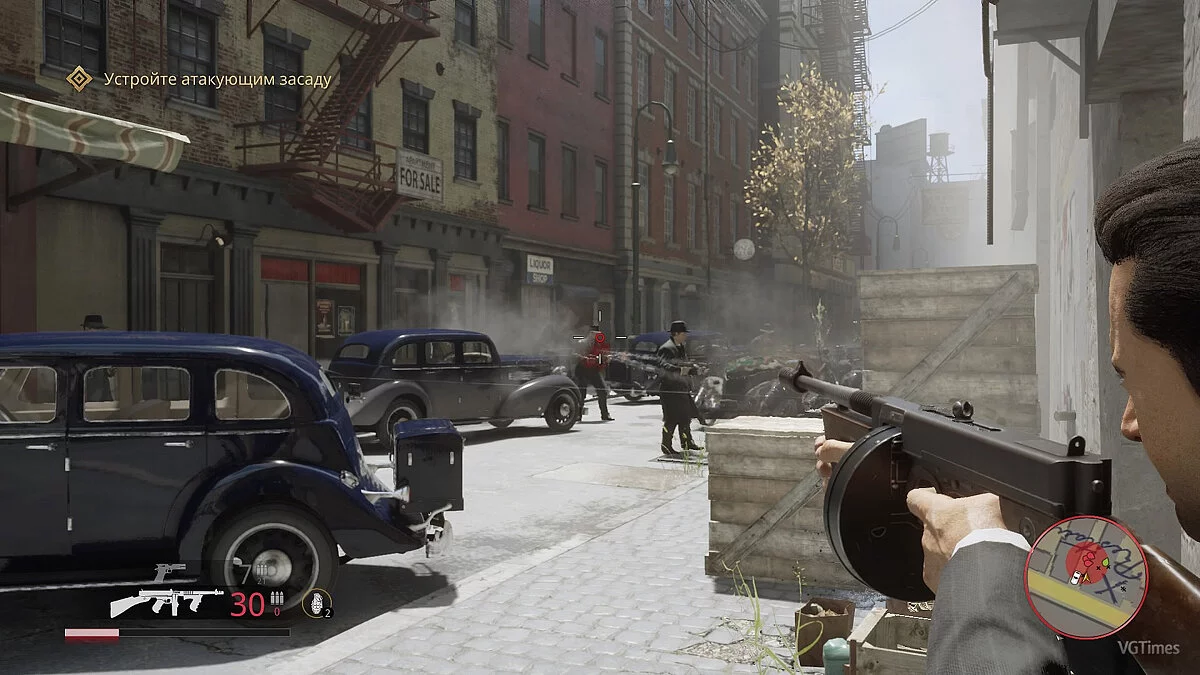Open the circular minimap
This screenshot has width=1200, height=675.
click(x=1085, y=576)
